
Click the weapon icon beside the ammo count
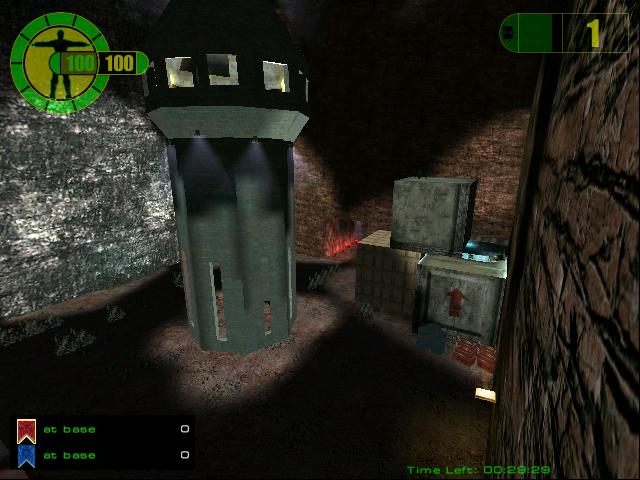(507, 32)
